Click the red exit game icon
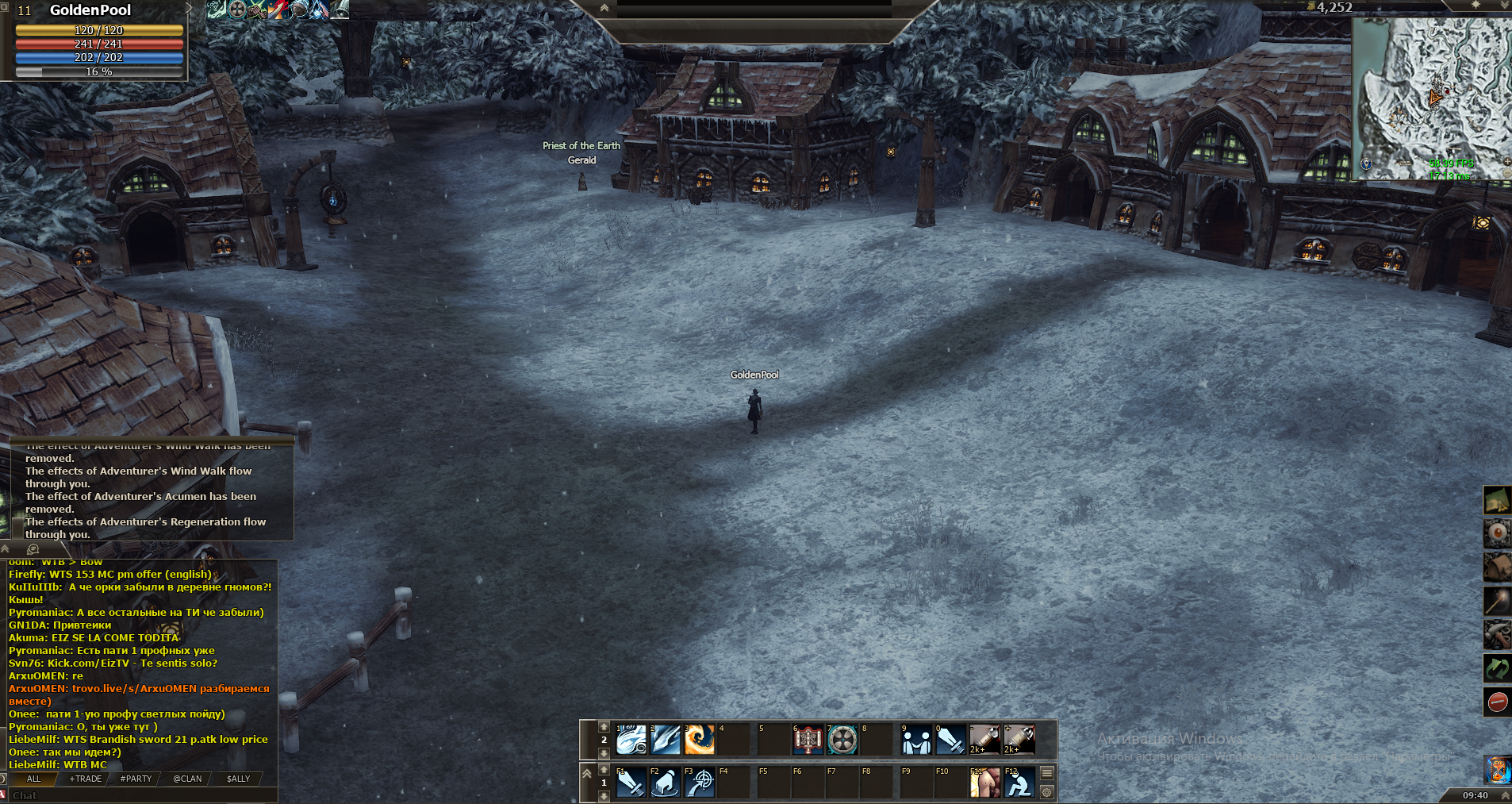This screenshot has width=1512, height=804. (1497, 702)
